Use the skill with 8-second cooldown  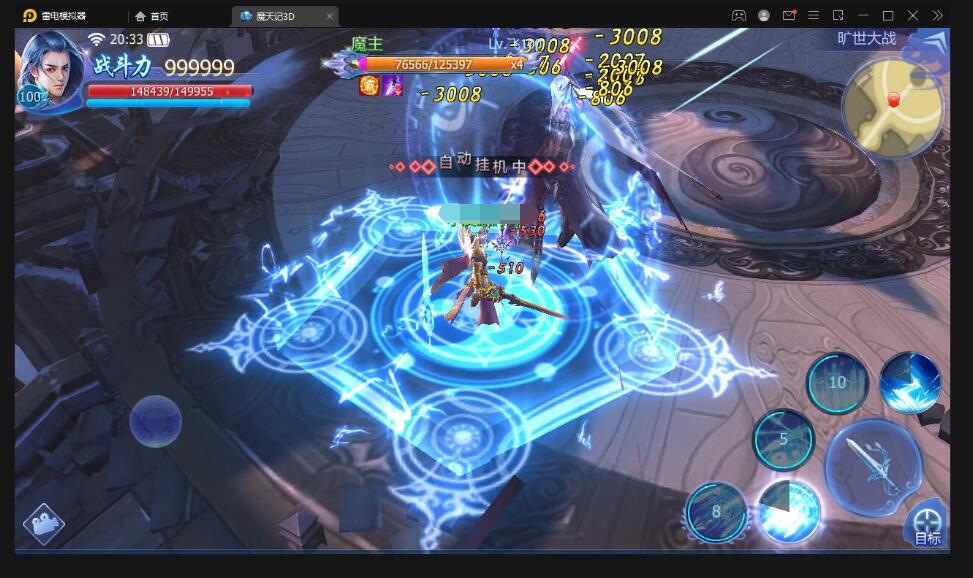tap(716, 512)
